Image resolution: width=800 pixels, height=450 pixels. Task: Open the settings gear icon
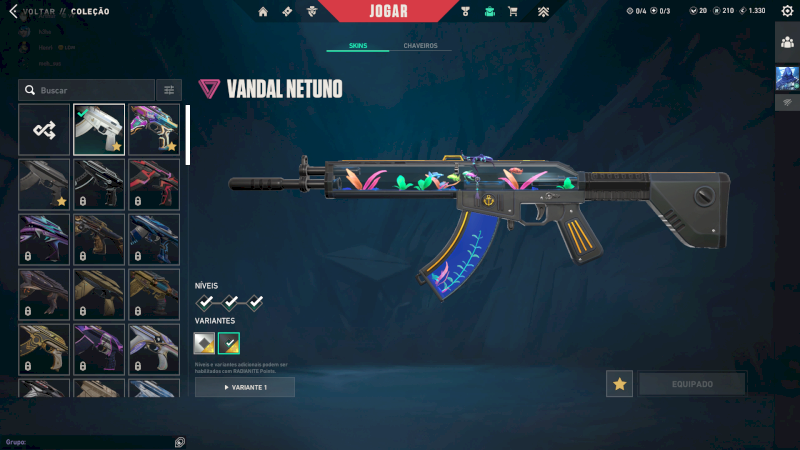coord(787,11)
